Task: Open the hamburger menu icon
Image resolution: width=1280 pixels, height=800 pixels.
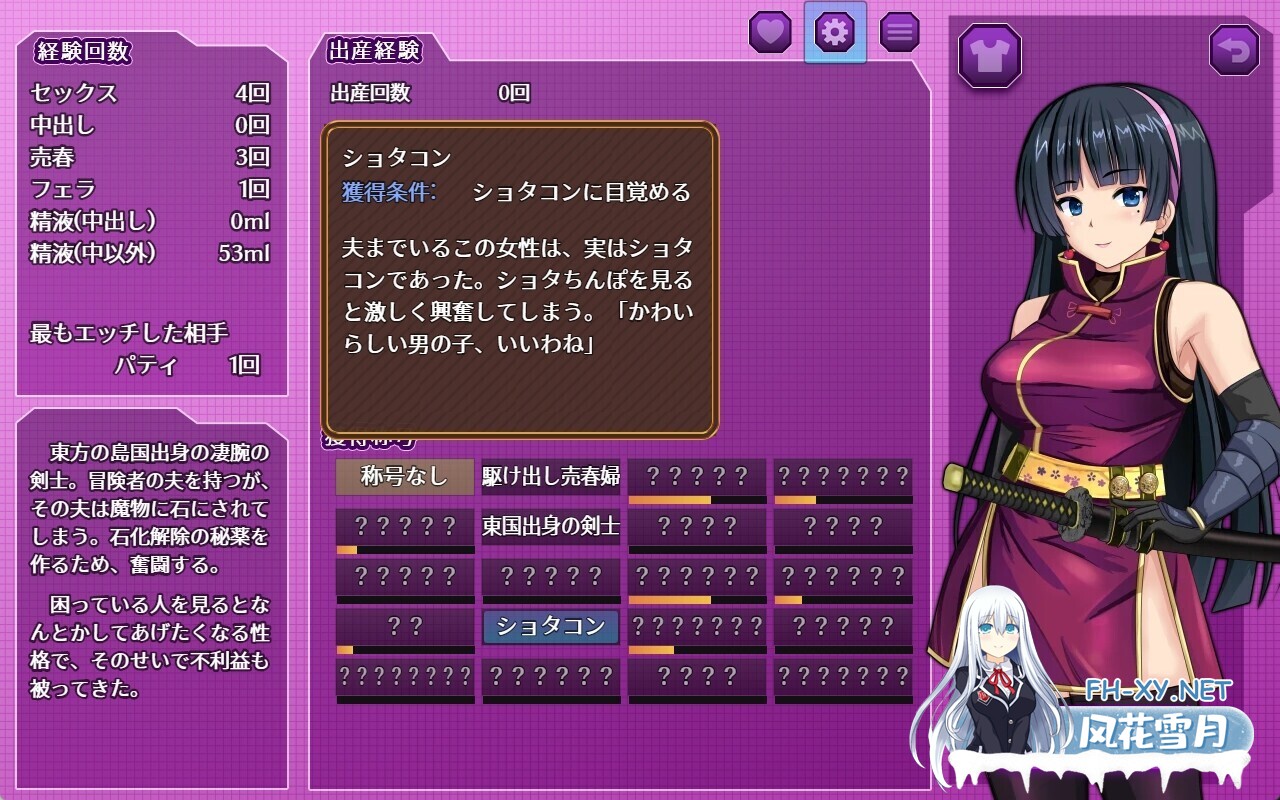Action: [899, 32]
